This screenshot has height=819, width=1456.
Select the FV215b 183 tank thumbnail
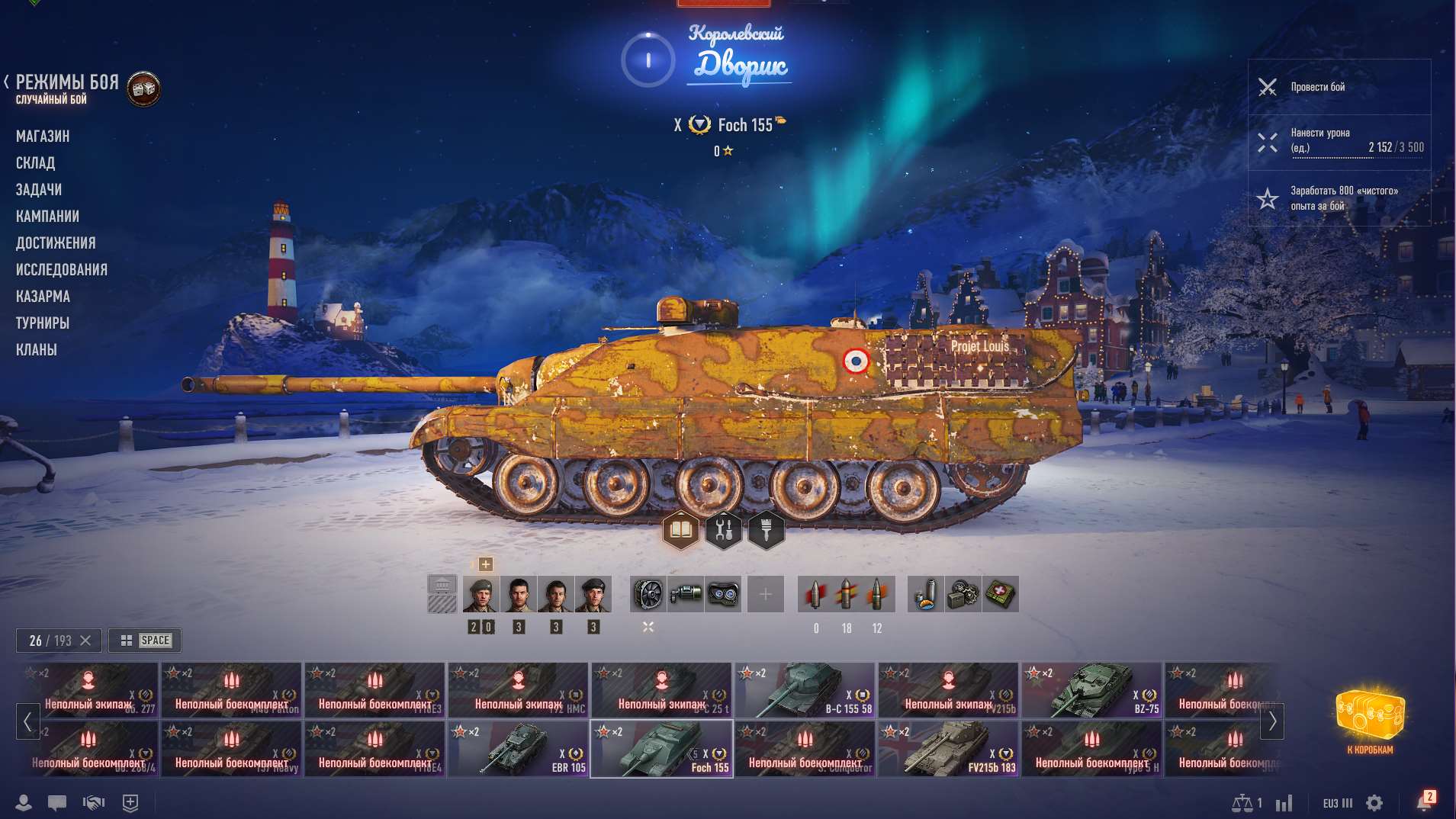click(x=950, y=748)
